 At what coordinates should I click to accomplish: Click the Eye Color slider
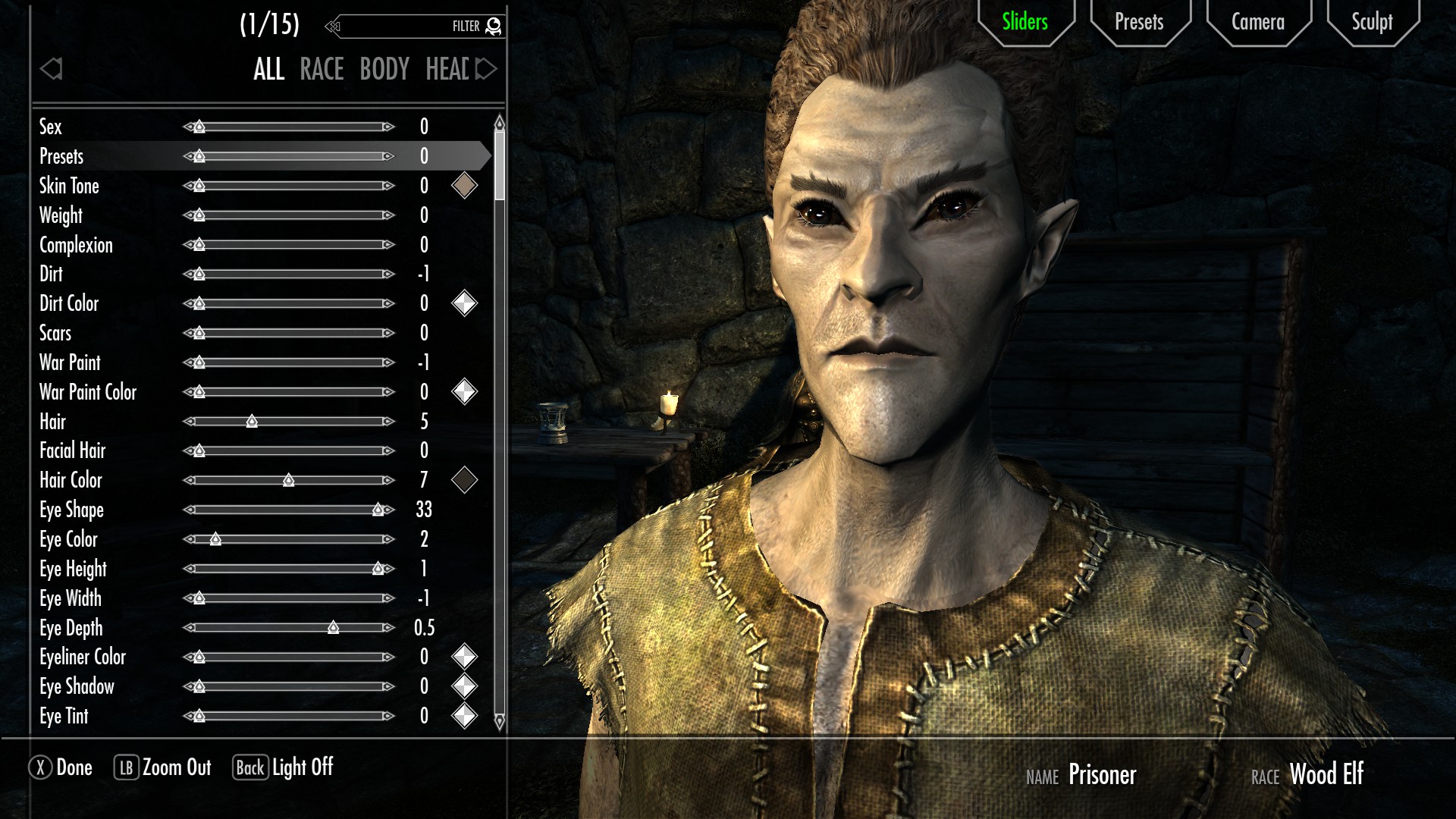click(x=288, y=539)
